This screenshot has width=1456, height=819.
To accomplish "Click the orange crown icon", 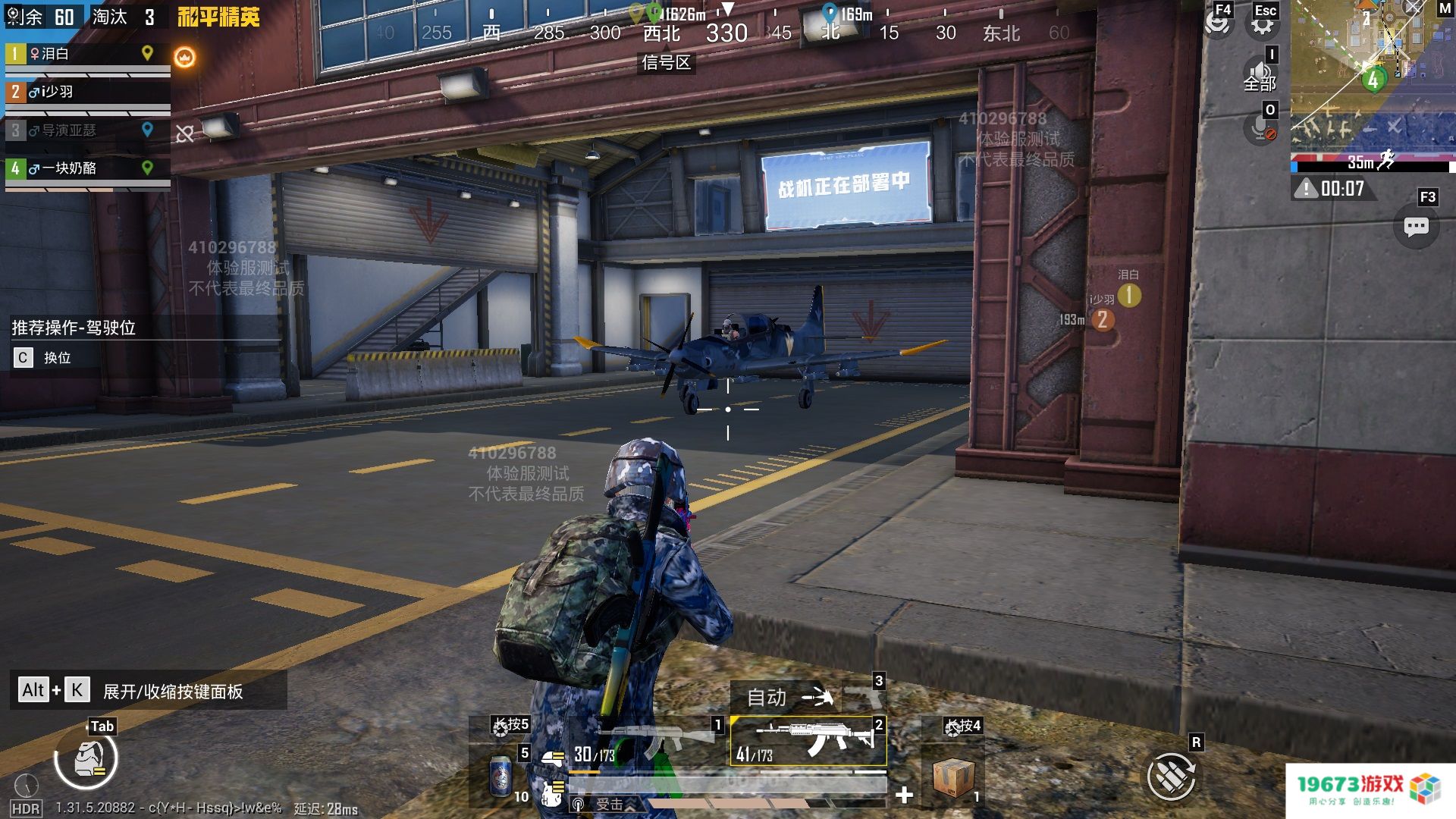I will pyautogui.click(x=185, y=58).
